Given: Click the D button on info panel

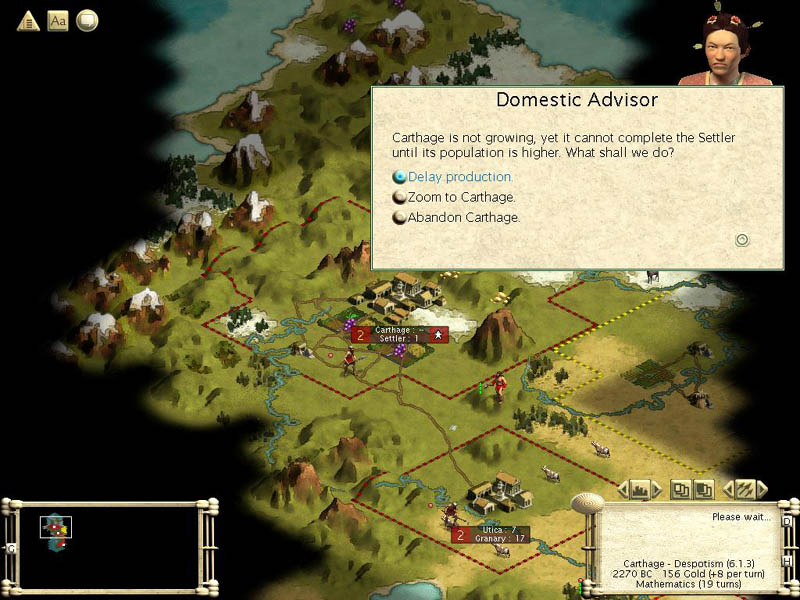Looking at the screenshot, I should (786, 521).
